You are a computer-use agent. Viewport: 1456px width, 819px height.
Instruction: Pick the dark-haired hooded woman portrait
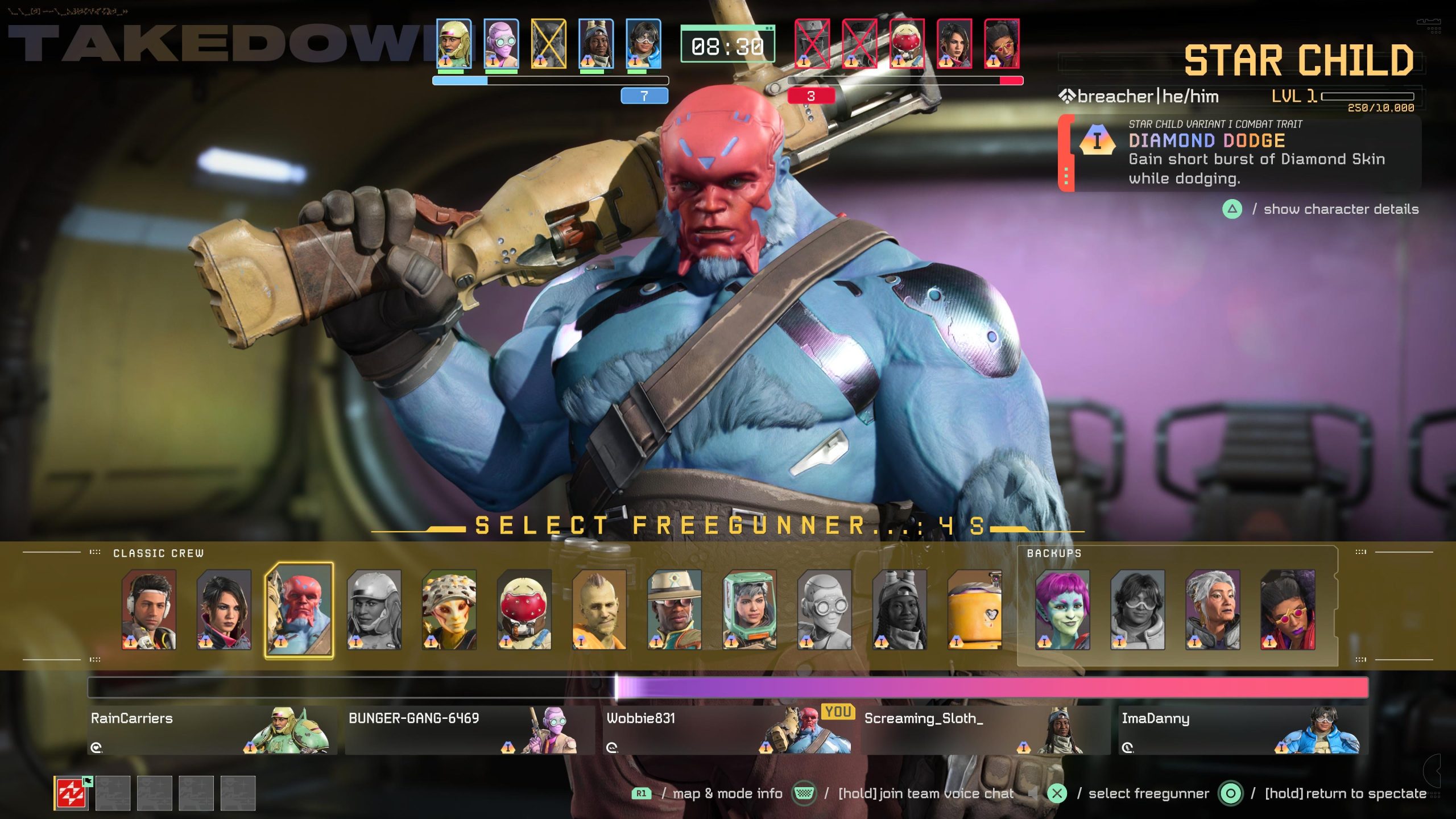point(224,610)
